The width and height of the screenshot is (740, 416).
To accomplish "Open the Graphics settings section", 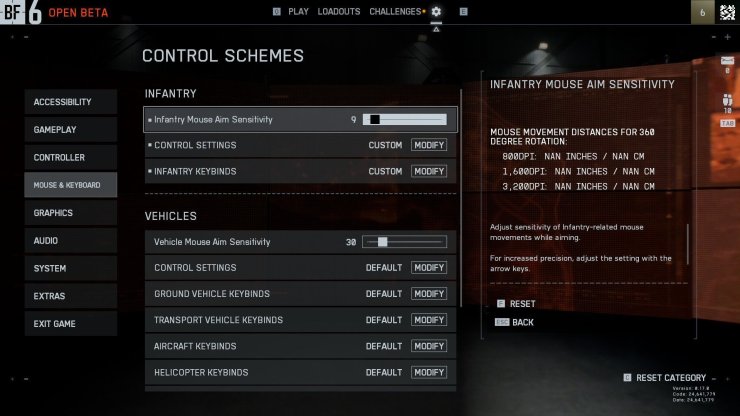I will click(x=71, y=213).
